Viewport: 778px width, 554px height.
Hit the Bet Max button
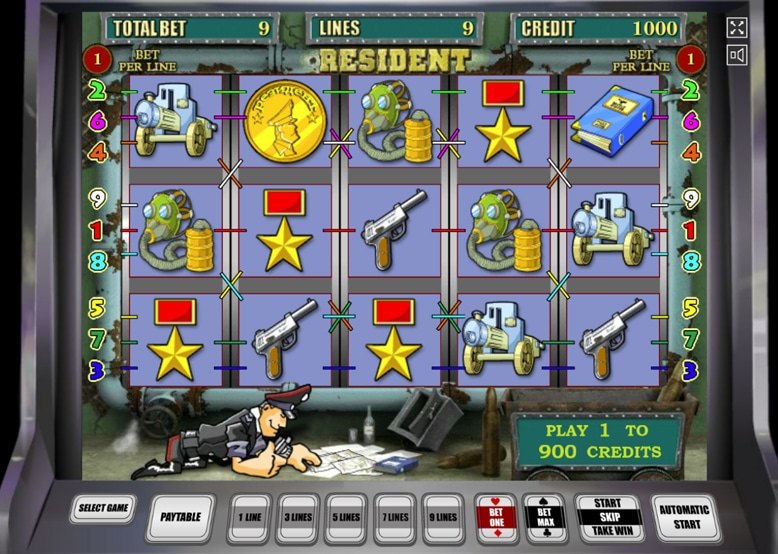pyautogui.click(x=545, y=516)
